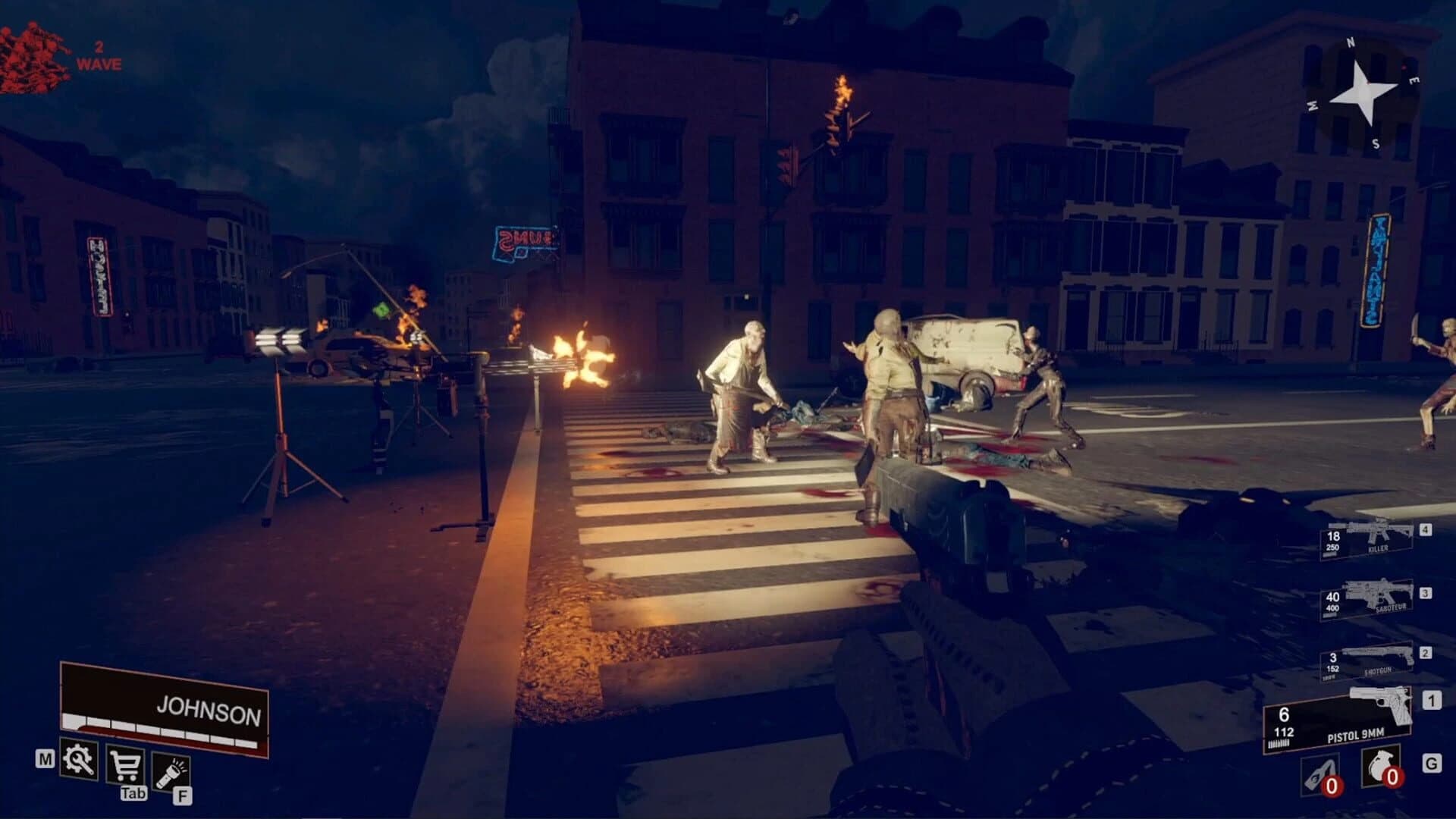Click the number 2 Shotgun slot badge
This screenshot has height=819, width=1456.
(x=1426, y=652)
